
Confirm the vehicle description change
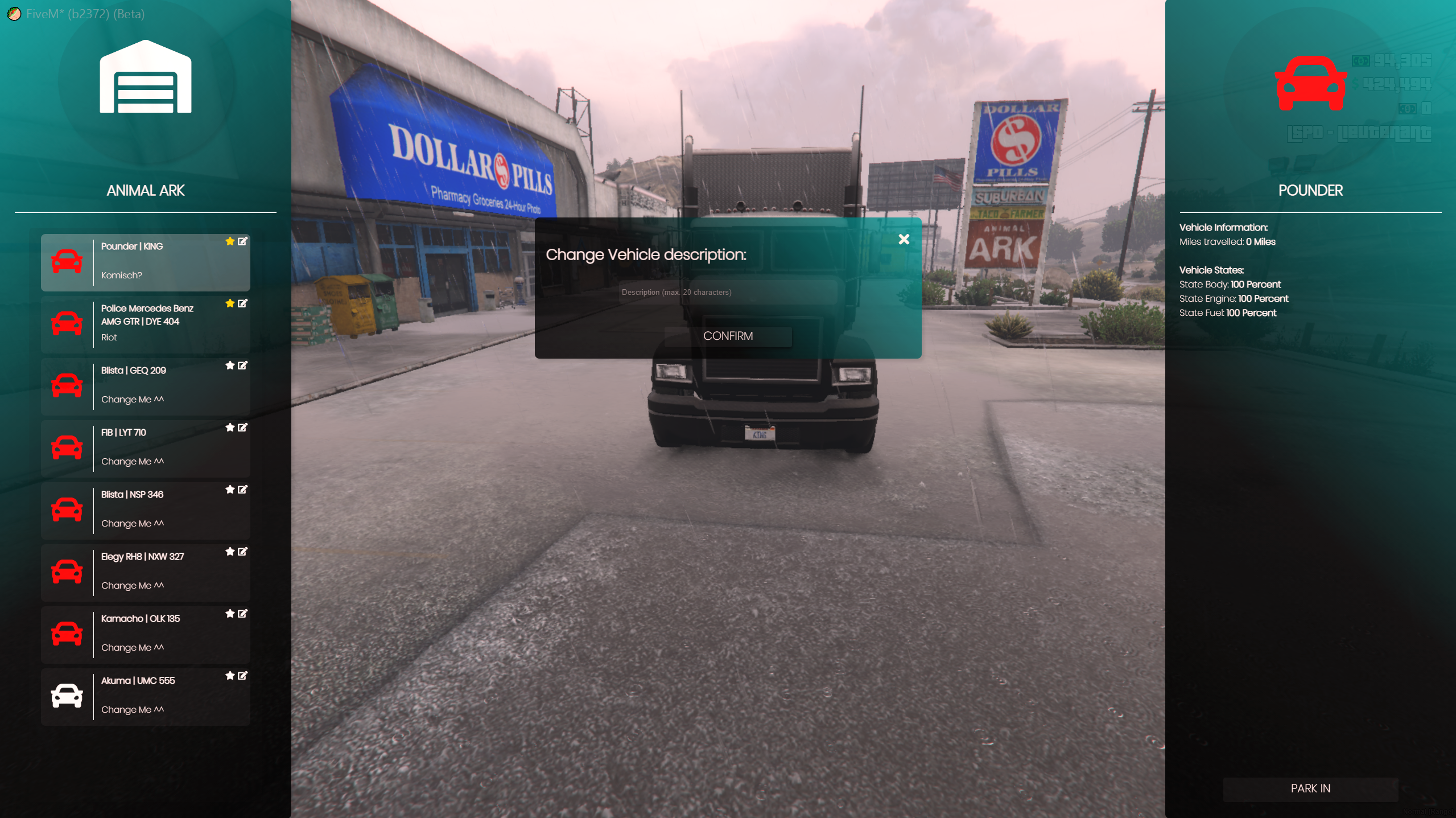point(728,336)
